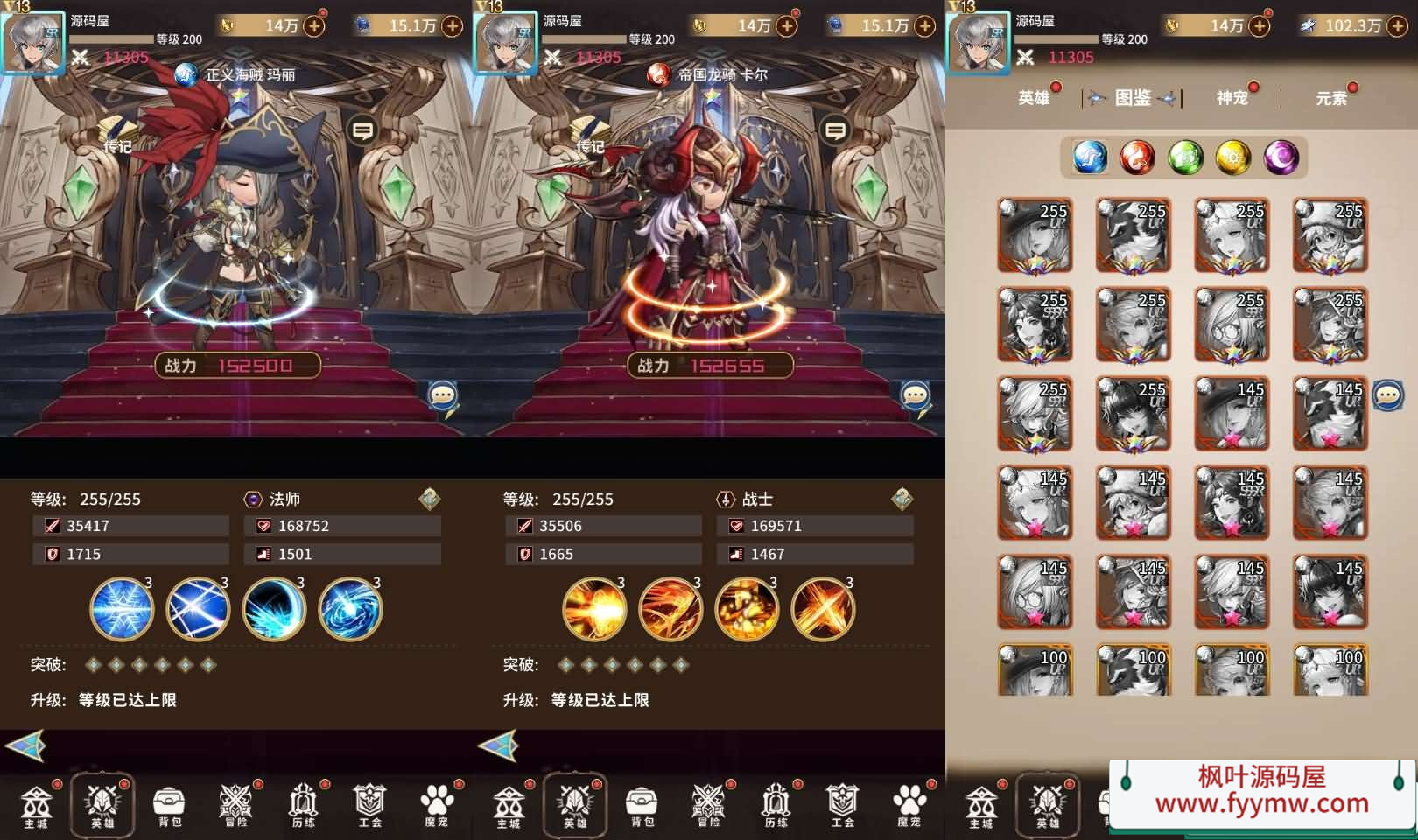
Task: Pick the purple moon element orb
Action: click(x=1281, y=157)
